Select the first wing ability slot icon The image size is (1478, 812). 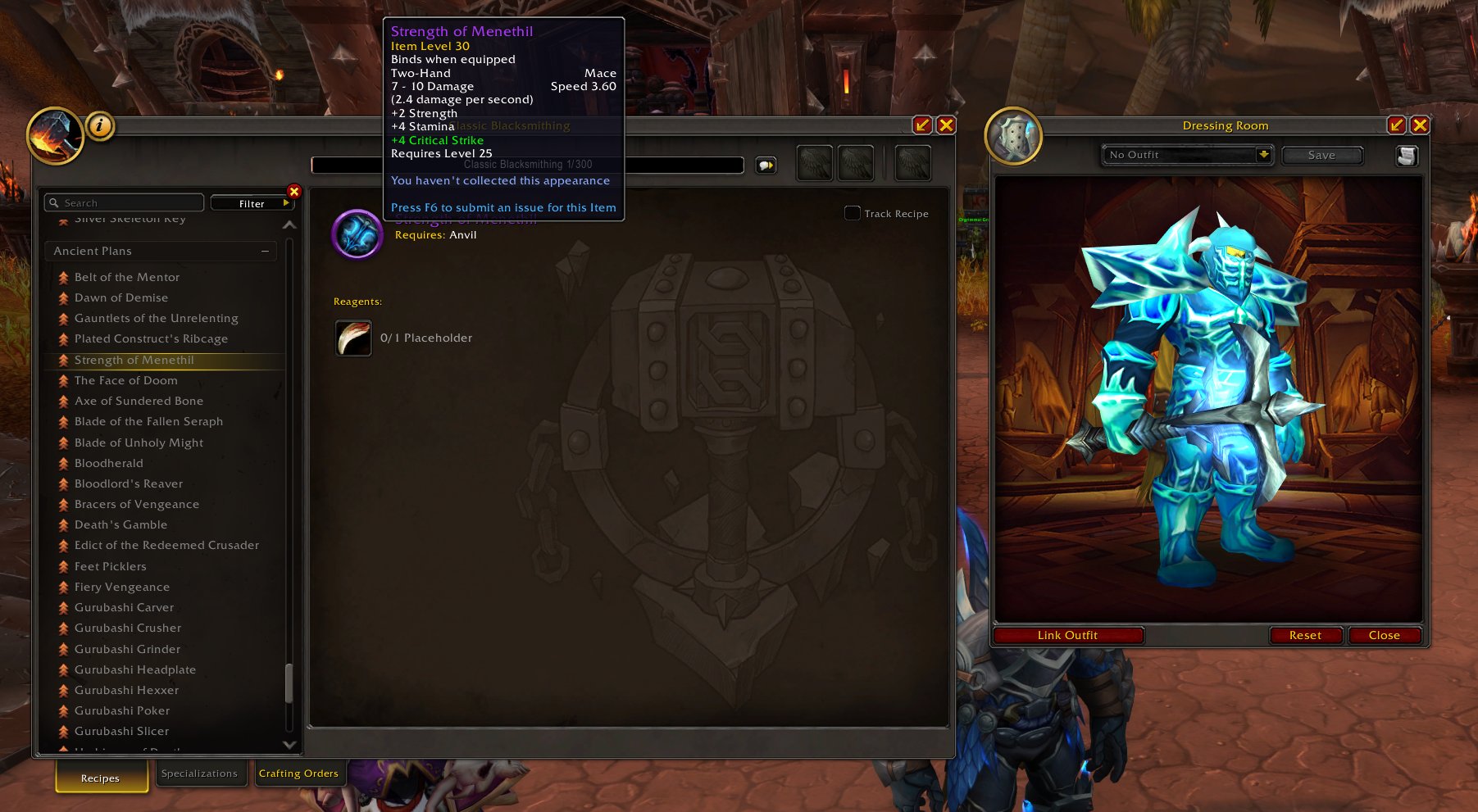(812, 163)
